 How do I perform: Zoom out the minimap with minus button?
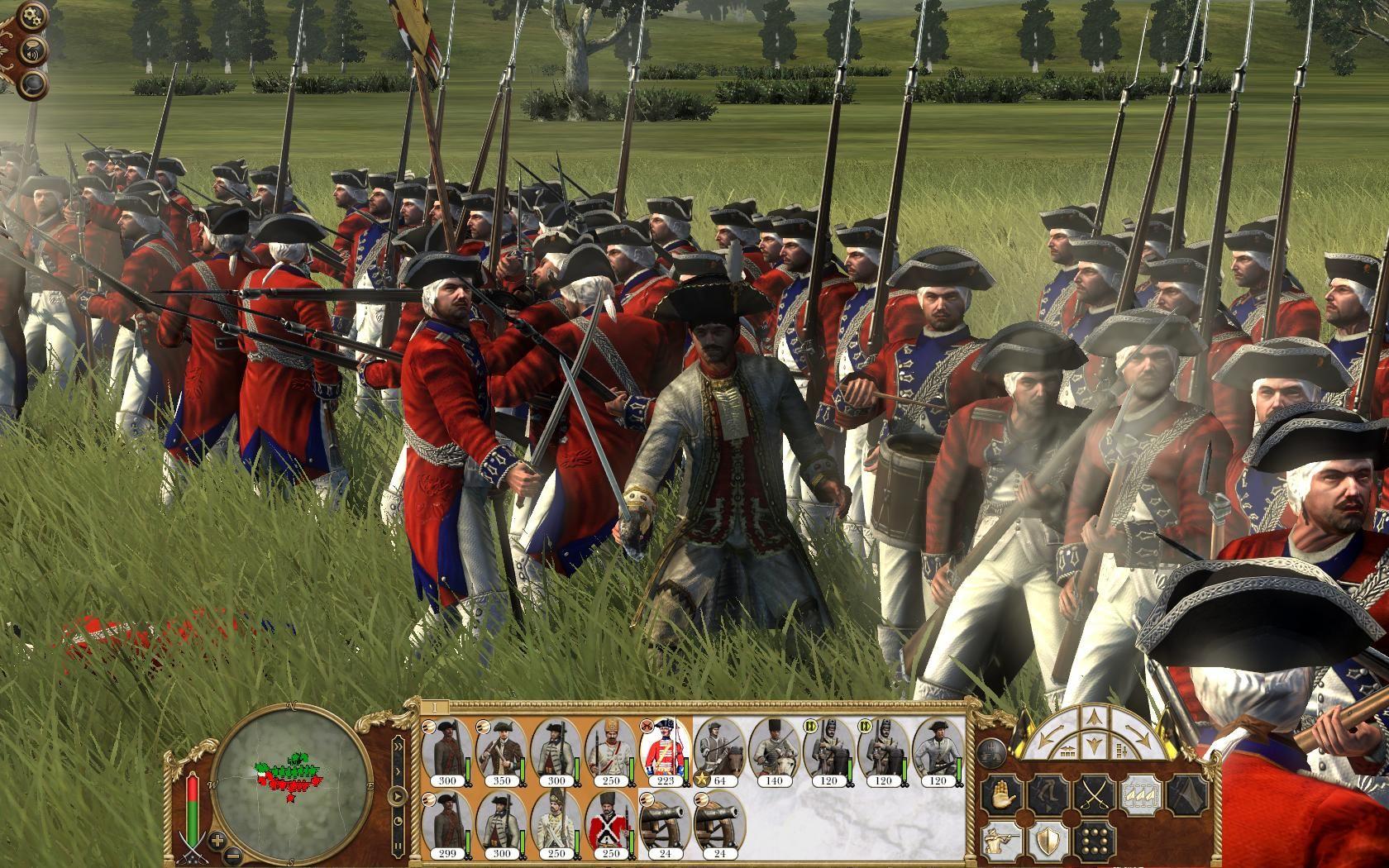(234, 855)
